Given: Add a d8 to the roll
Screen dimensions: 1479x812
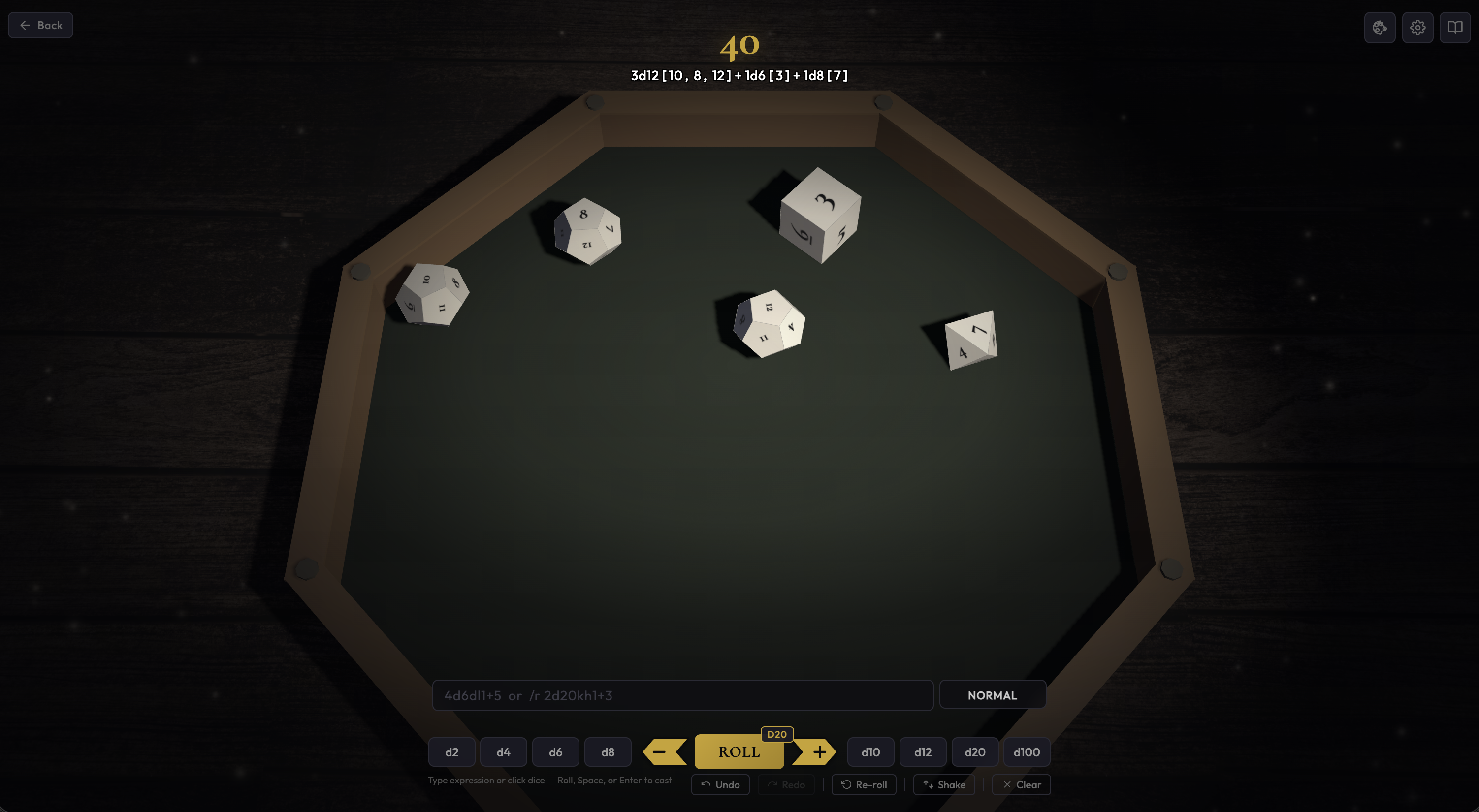Looking at the screenshot, I should click(x=608, y=752).
